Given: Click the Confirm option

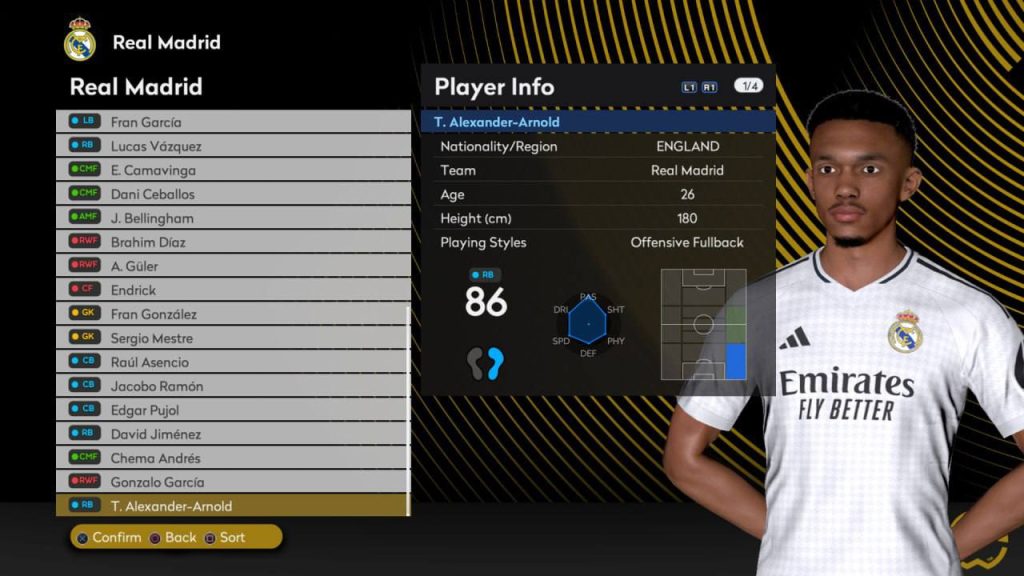Looking at the screenshot, I should 108,538.
